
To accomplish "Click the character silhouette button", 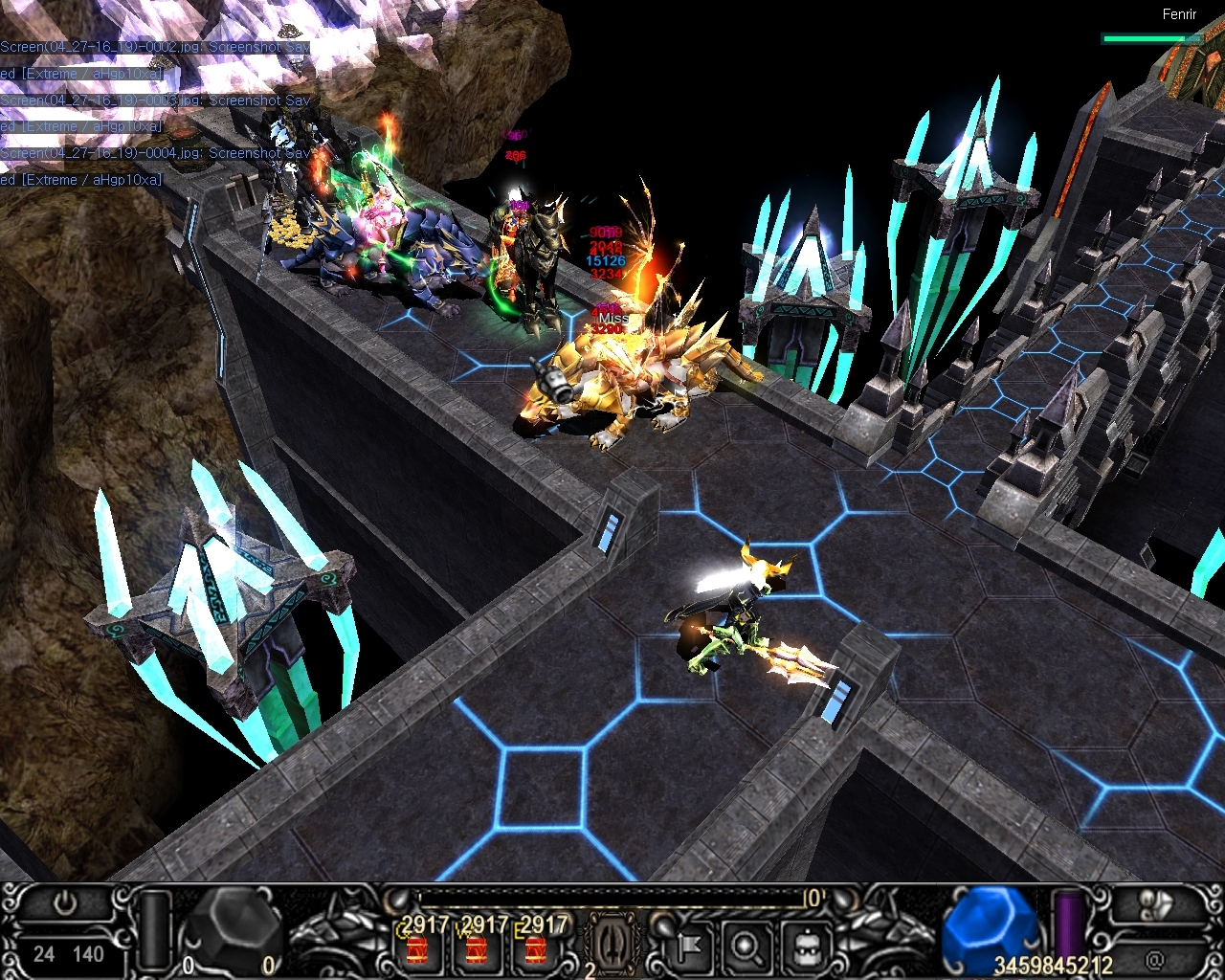I will 1153,903.
